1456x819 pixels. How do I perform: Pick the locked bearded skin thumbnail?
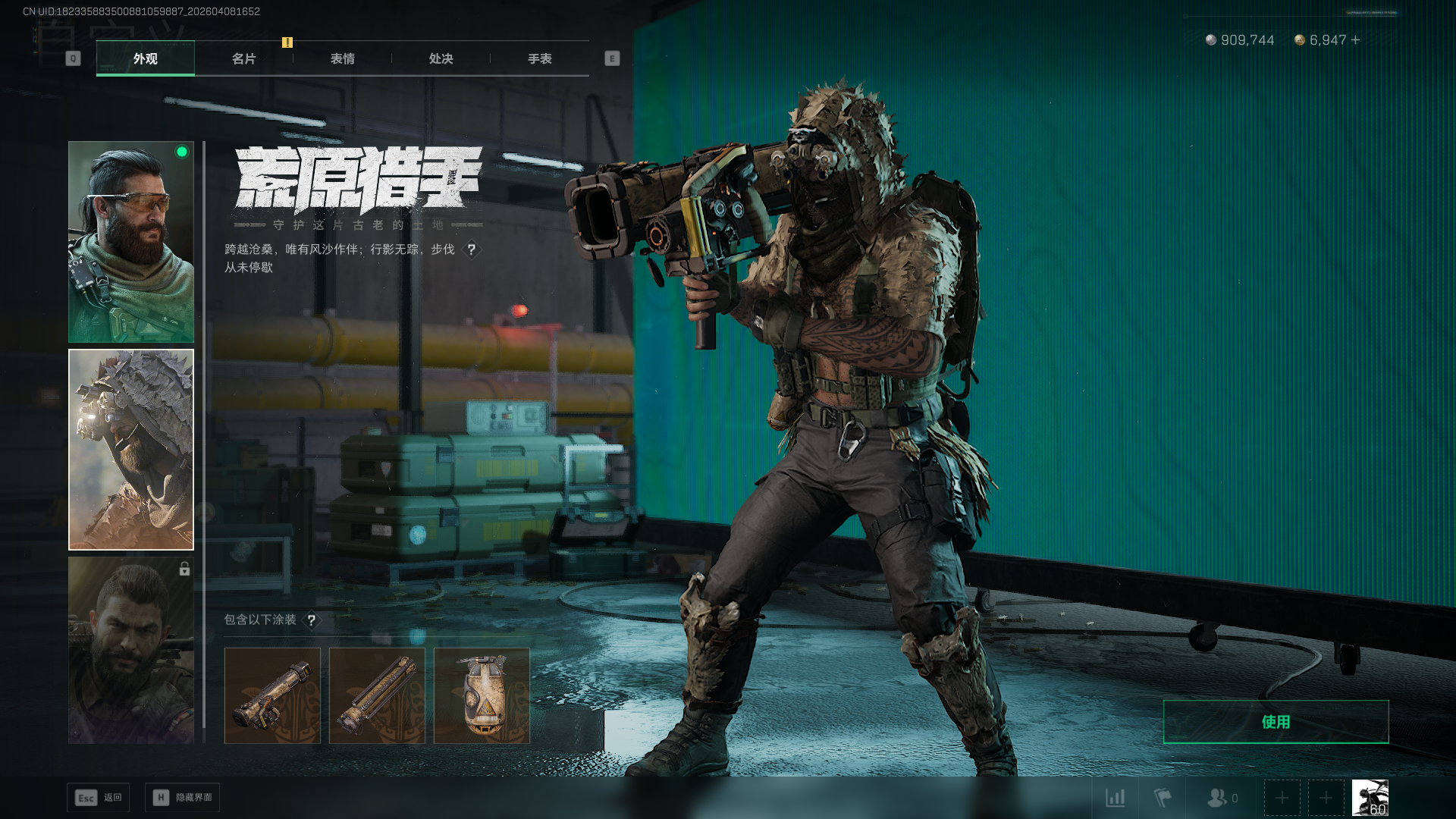pyautogui.click(x=131, y=650)
